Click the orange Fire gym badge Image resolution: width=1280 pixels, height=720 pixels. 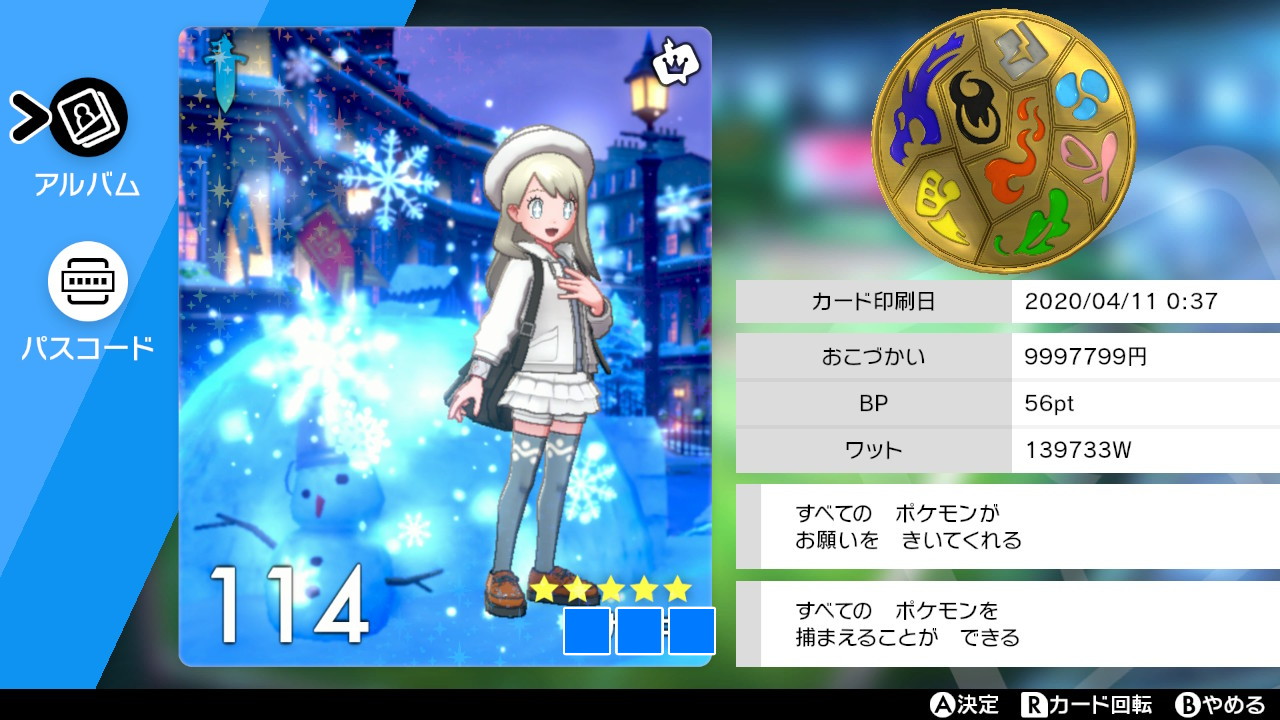click(1016, 145)
